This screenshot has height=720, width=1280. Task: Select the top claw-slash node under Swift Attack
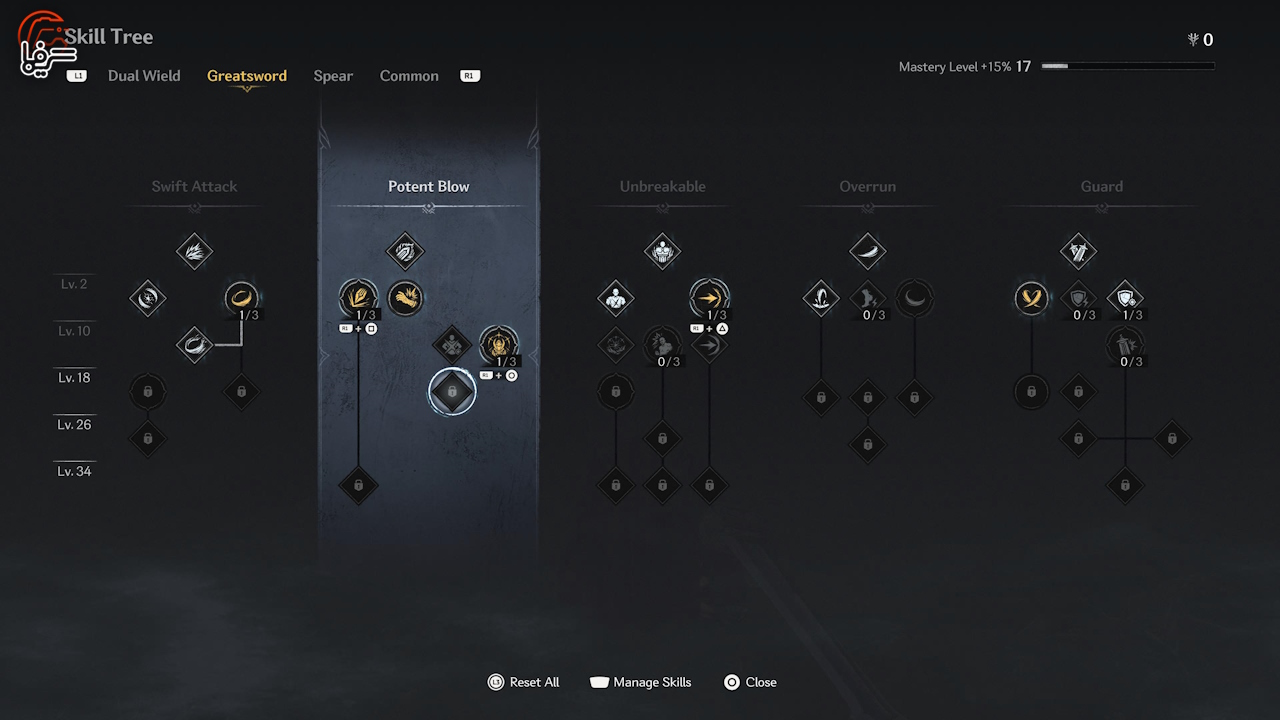point(195,251)
